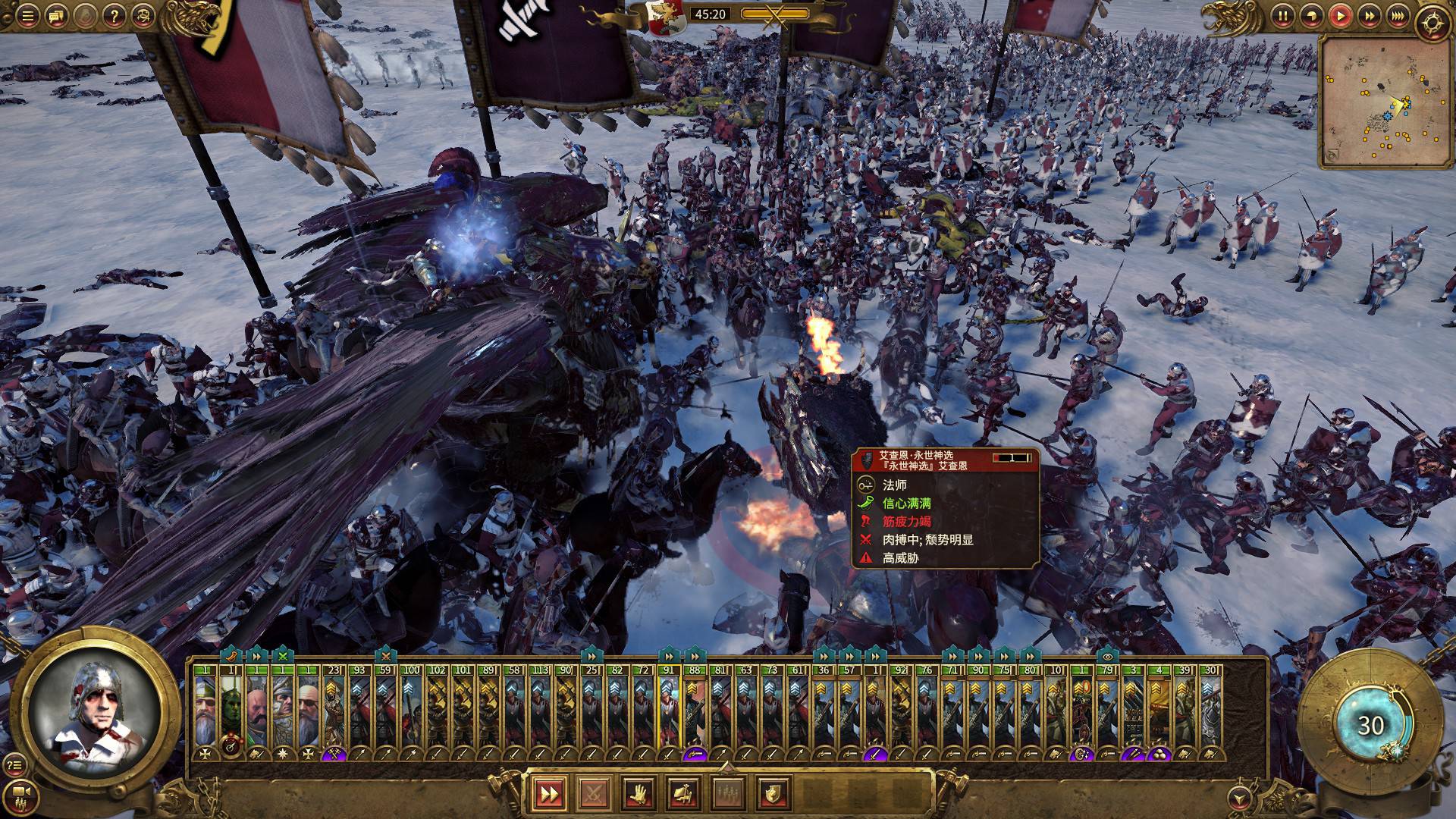Screen dimensions: 1456x819
Task: Switch to double fast-forward speed
Action: click(x=1369, y=15)
